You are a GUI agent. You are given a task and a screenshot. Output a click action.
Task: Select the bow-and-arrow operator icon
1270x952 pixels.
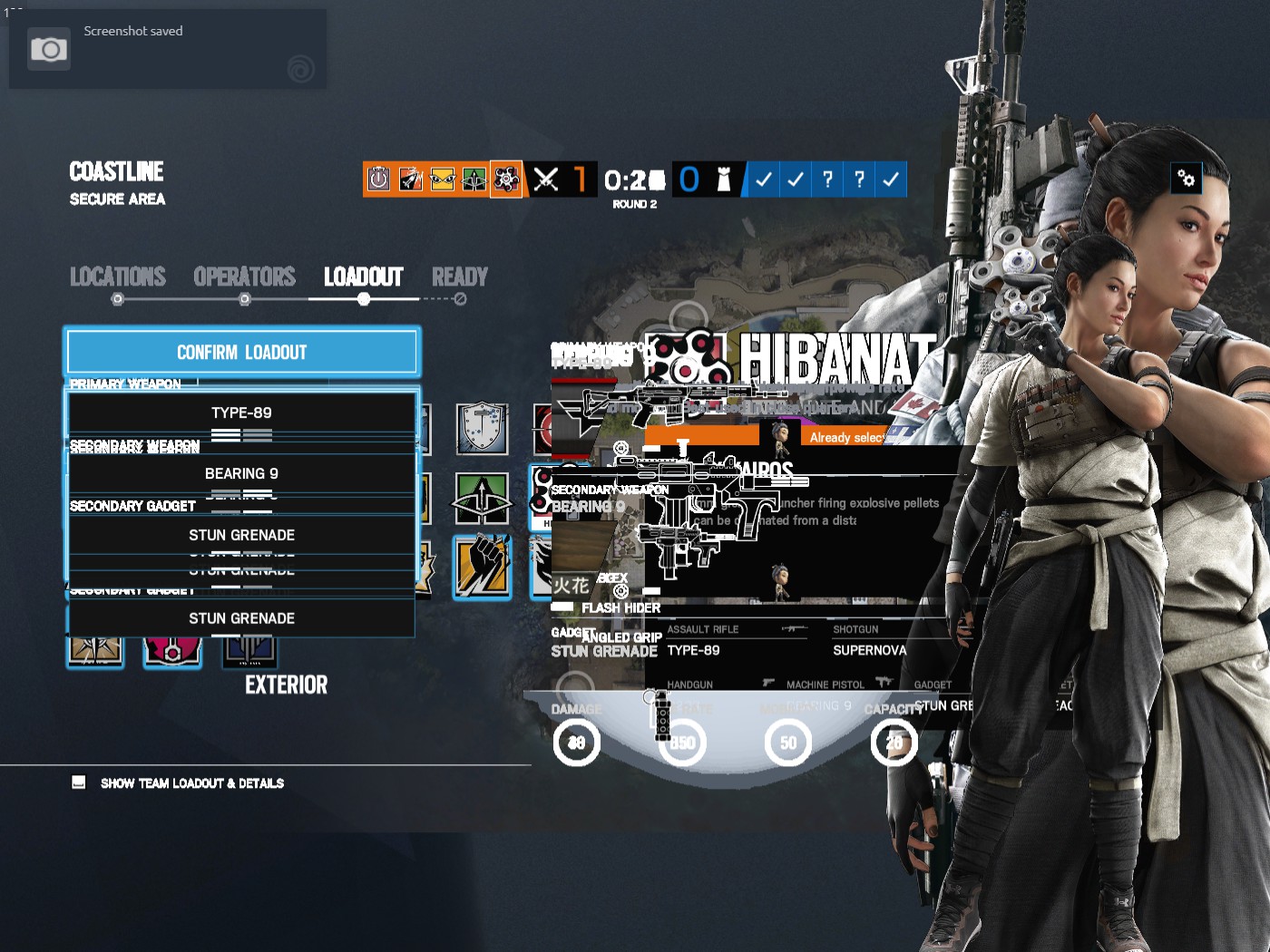(483, 498)
